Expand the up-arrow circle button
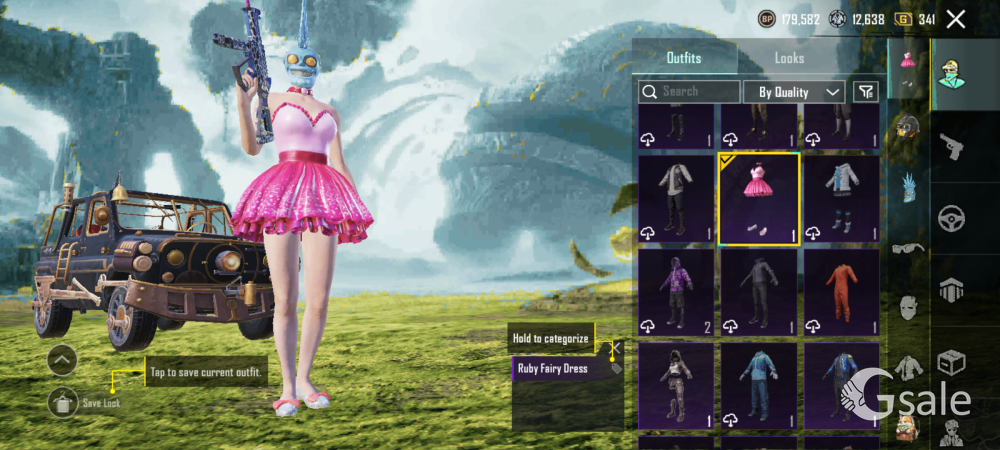 (x=62, y=360)
